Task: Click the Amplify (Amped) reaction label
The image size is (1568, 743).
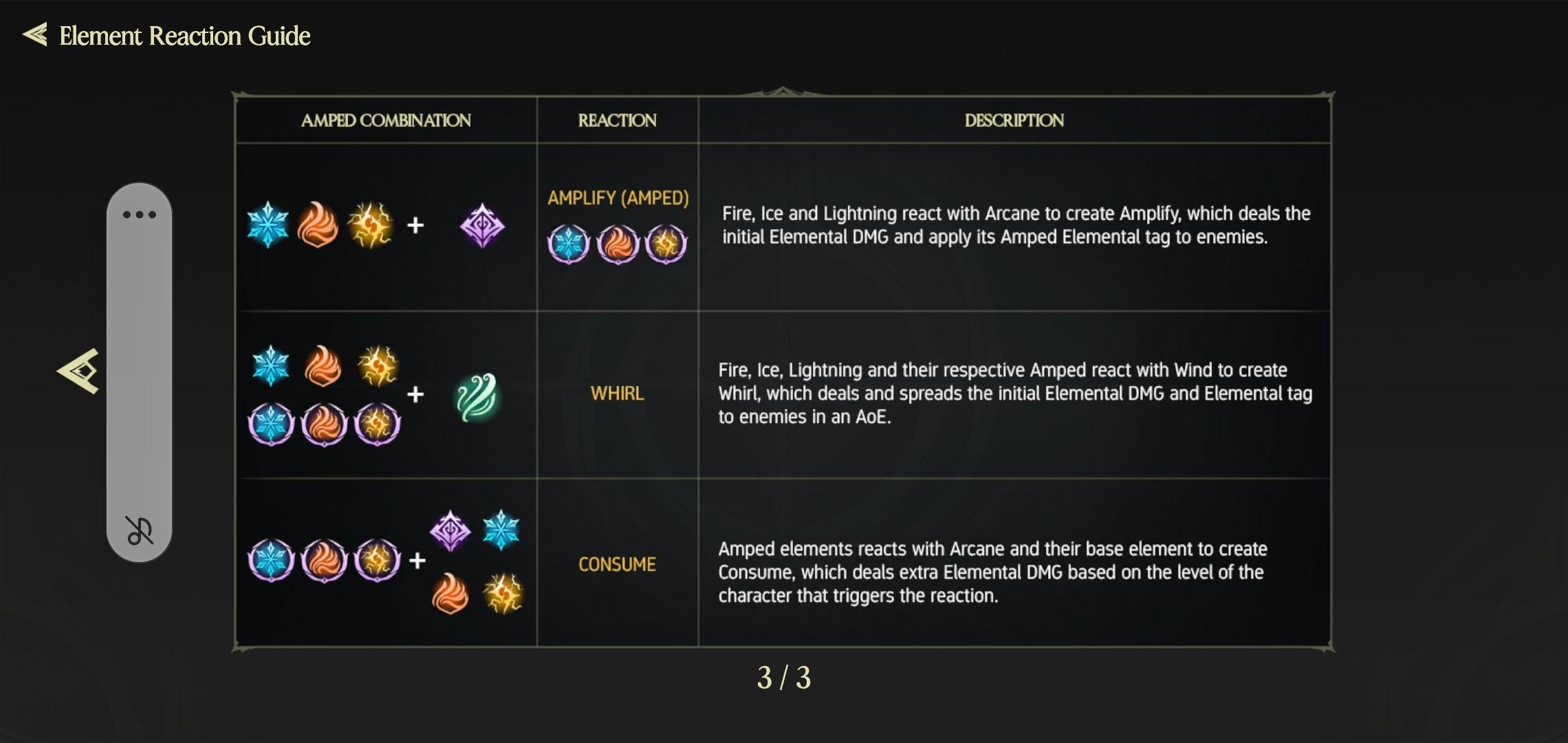Action: click(x=618, y=198)
